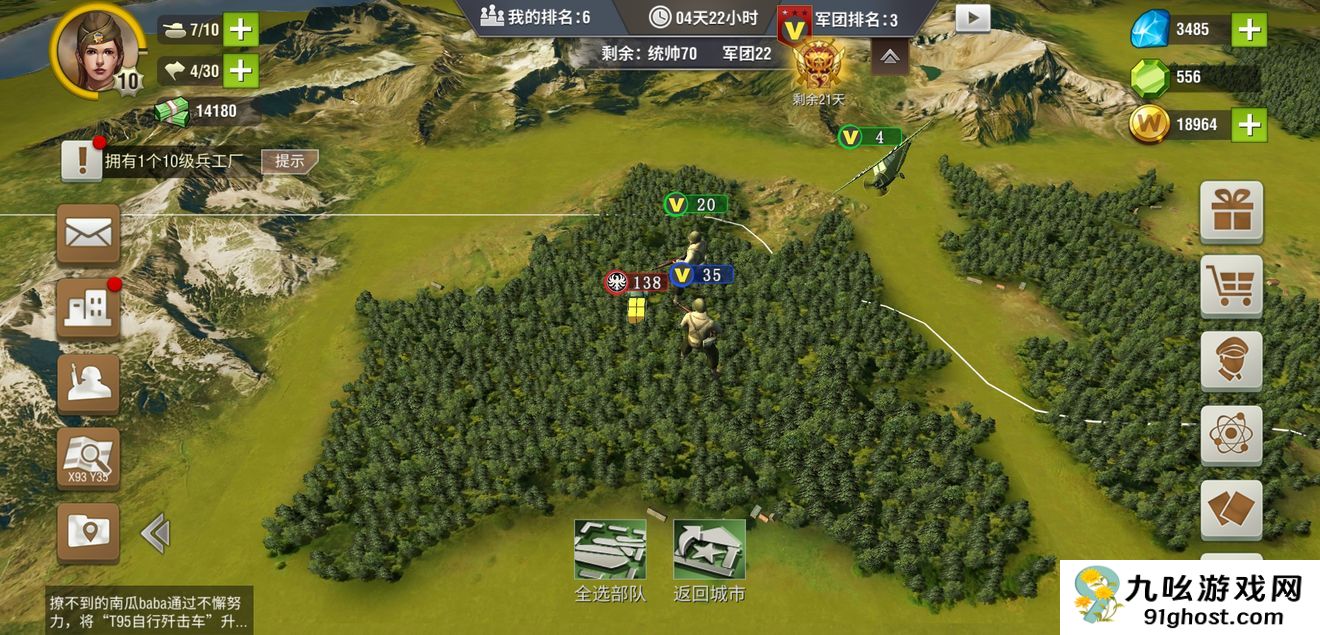This screenshot has height=635, width=1320.
Task: Add more gold W coins
Action: point(1249,124)
